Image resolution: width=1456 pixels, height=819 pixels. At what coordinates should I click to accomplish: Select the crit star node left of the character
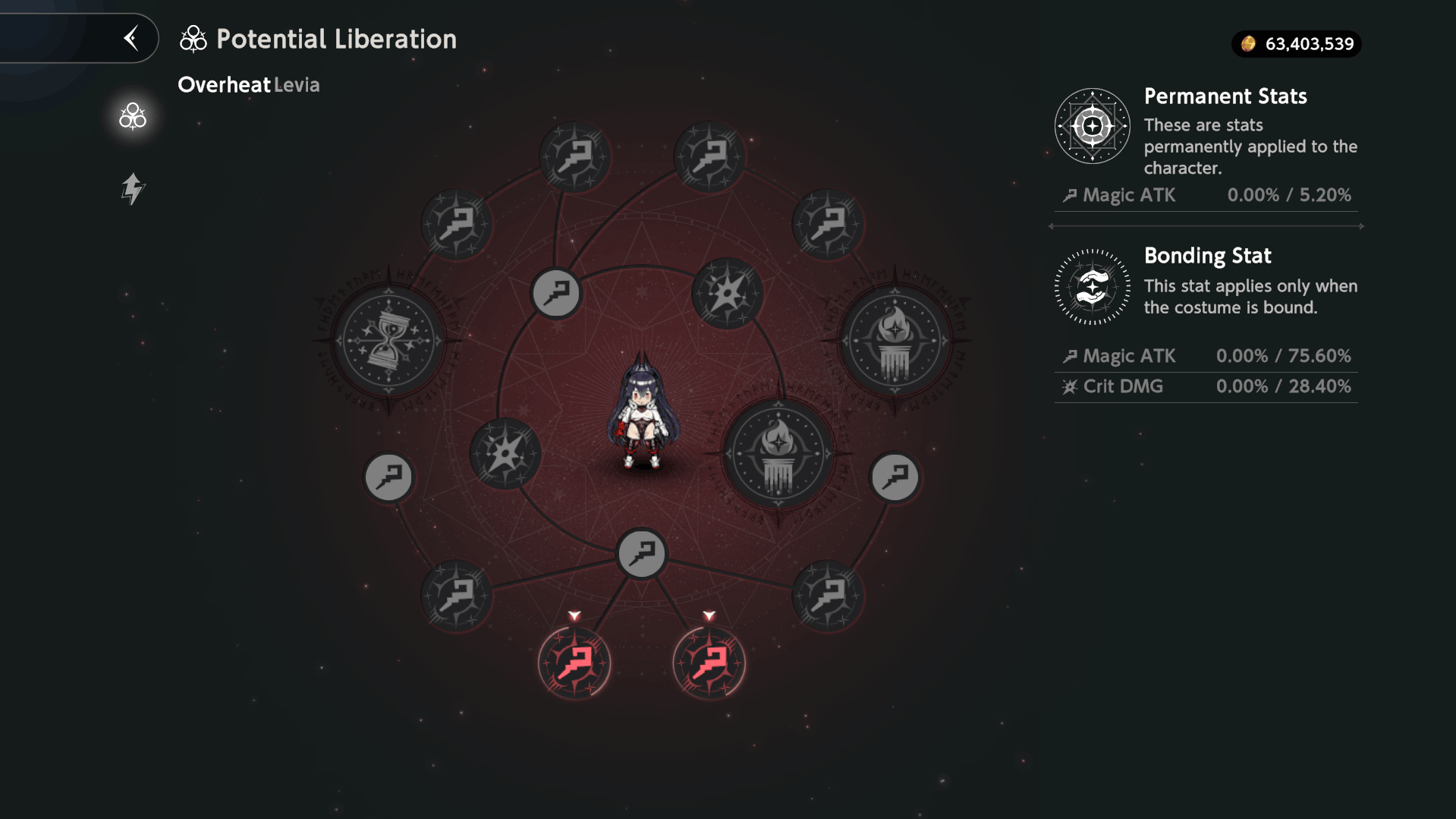505,454
